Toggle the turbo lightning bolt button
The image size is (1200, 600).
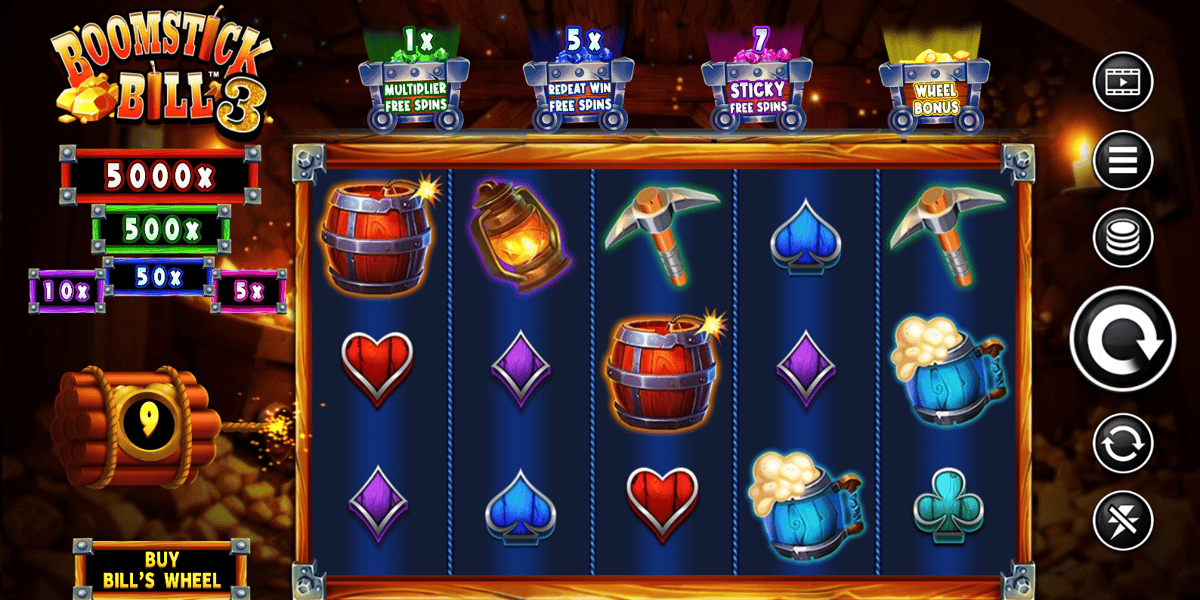[x=1123, y=521]
